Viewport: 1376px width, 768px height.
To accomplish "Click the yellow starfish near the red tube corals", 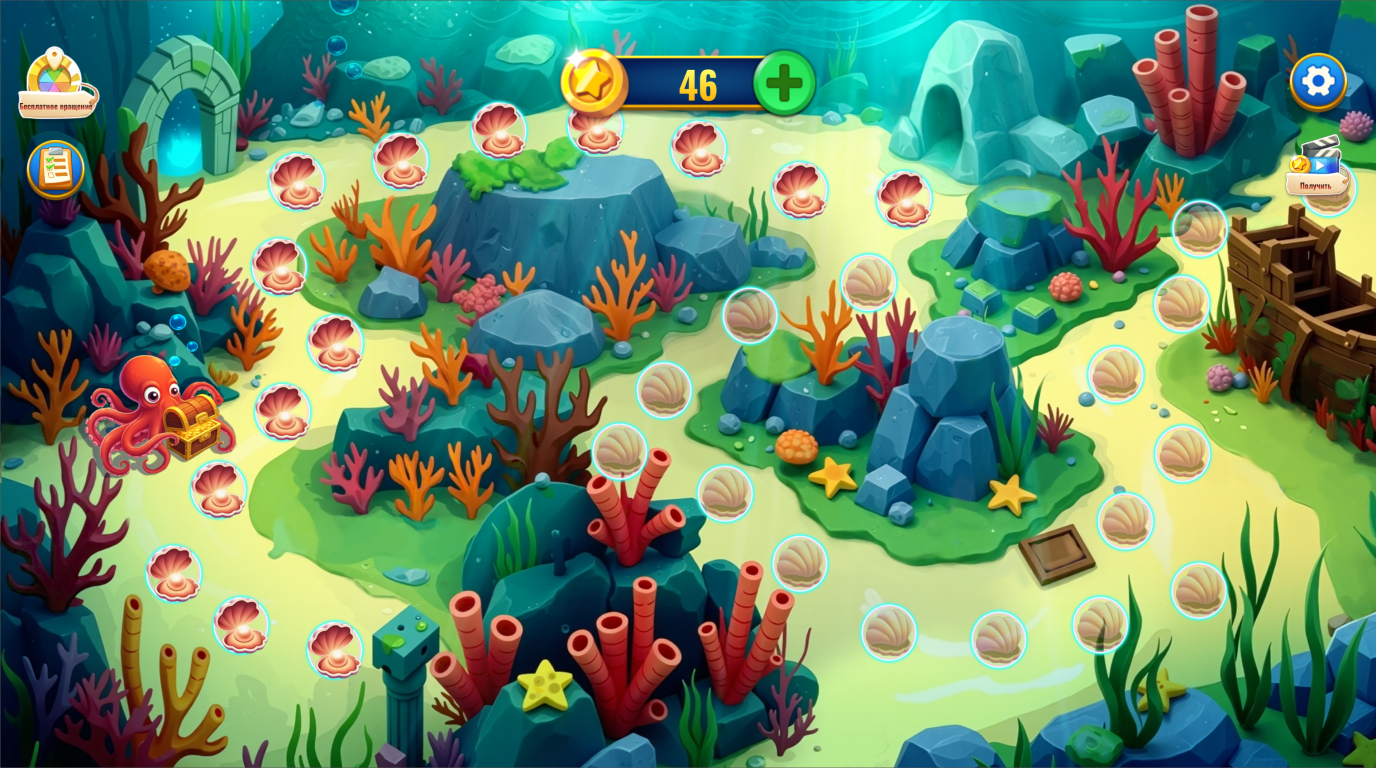I will pyautogui.click(x=543, y=686).
